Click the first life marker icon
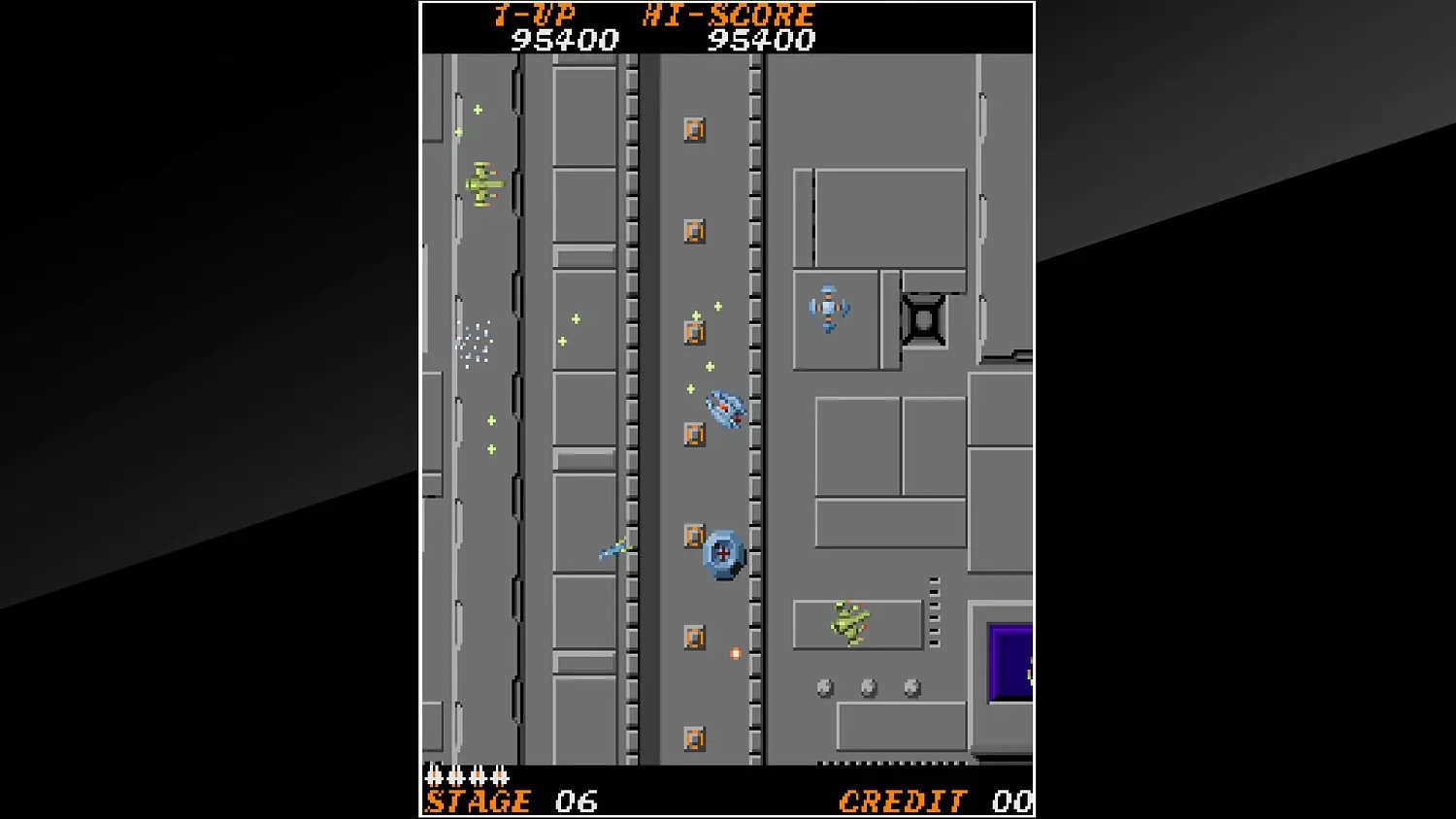The image size is (1456, 819). coord(434,776)
